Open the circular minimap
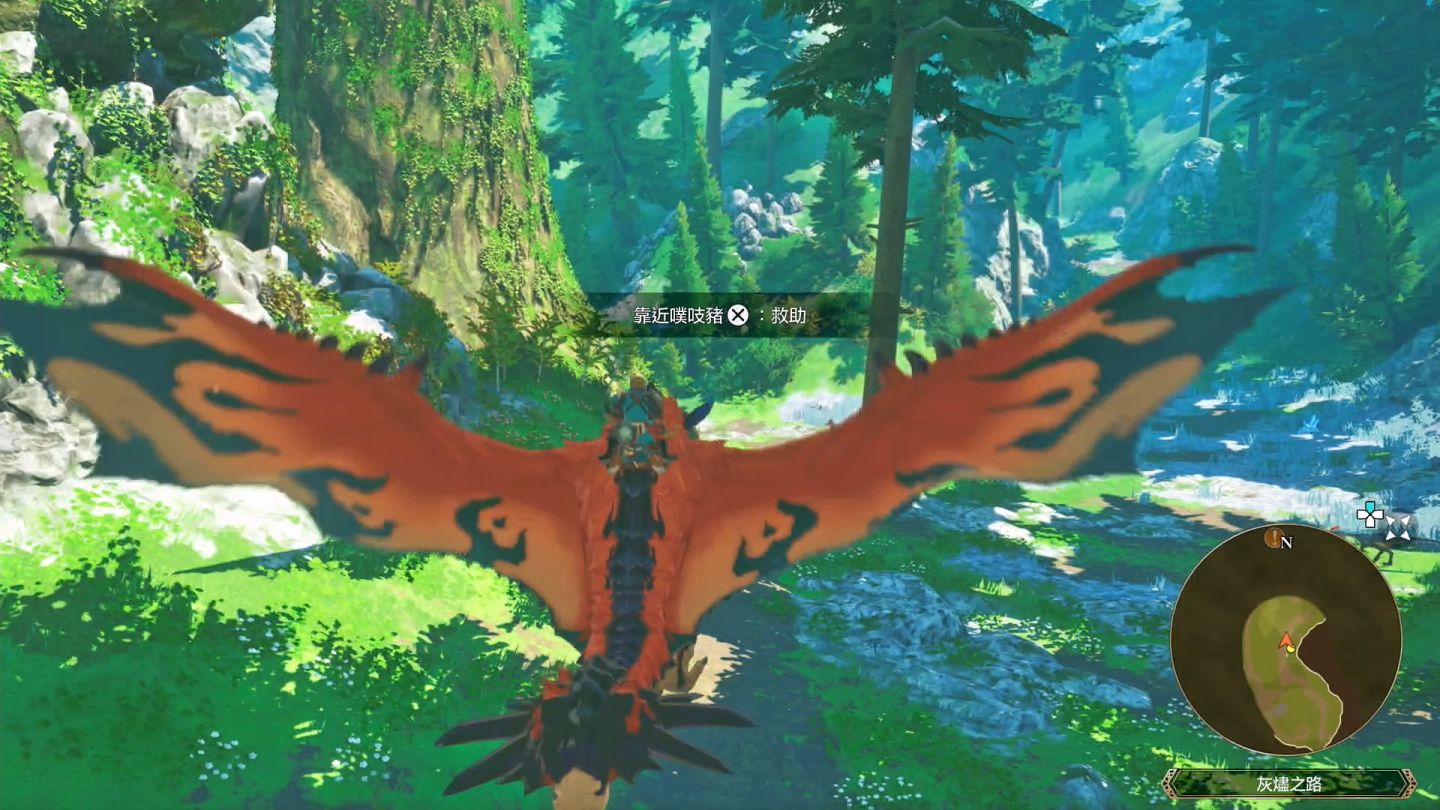 [1285, 639]
